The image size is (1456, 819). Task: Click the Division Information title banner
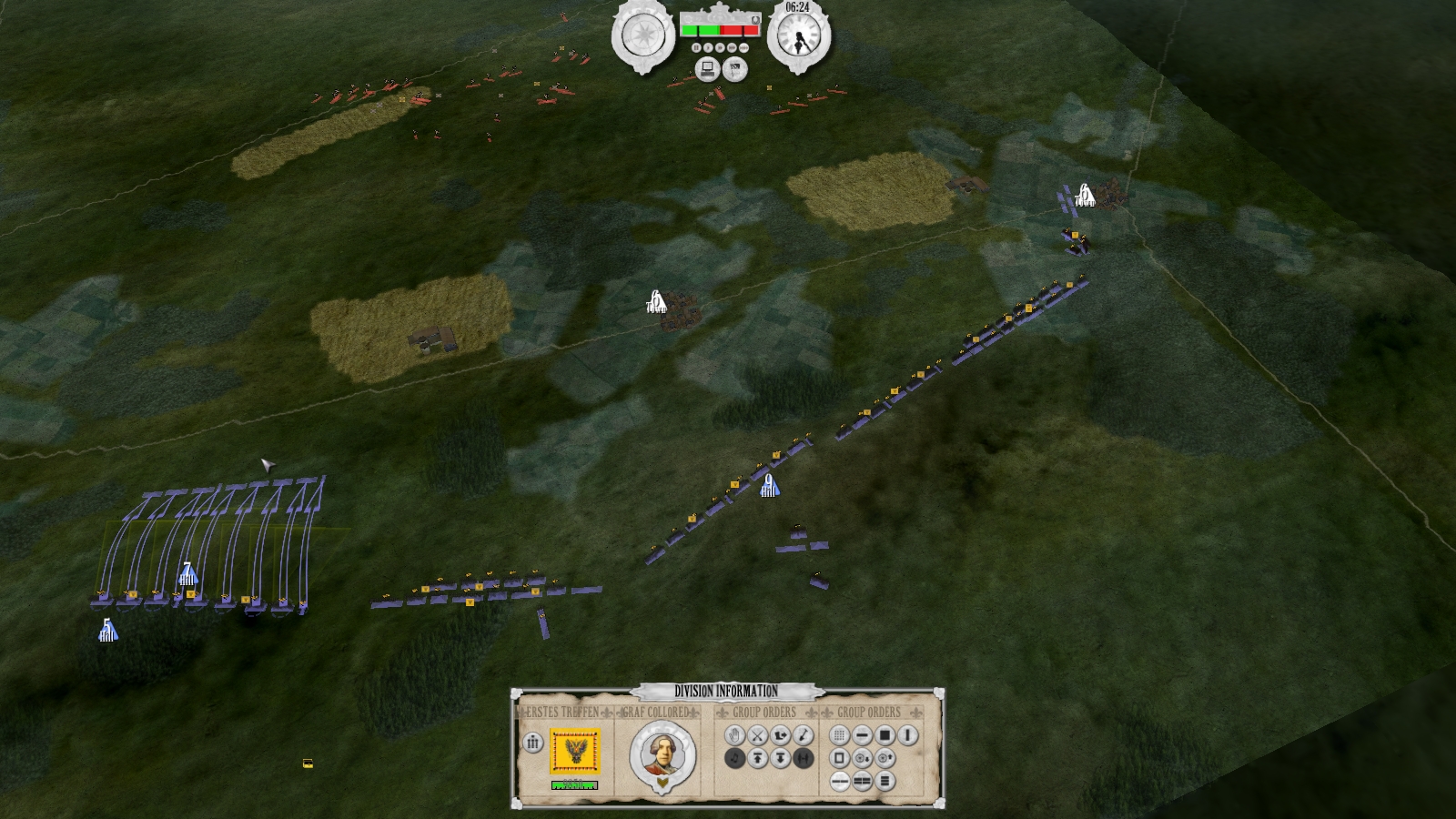(x=728, y=692)
